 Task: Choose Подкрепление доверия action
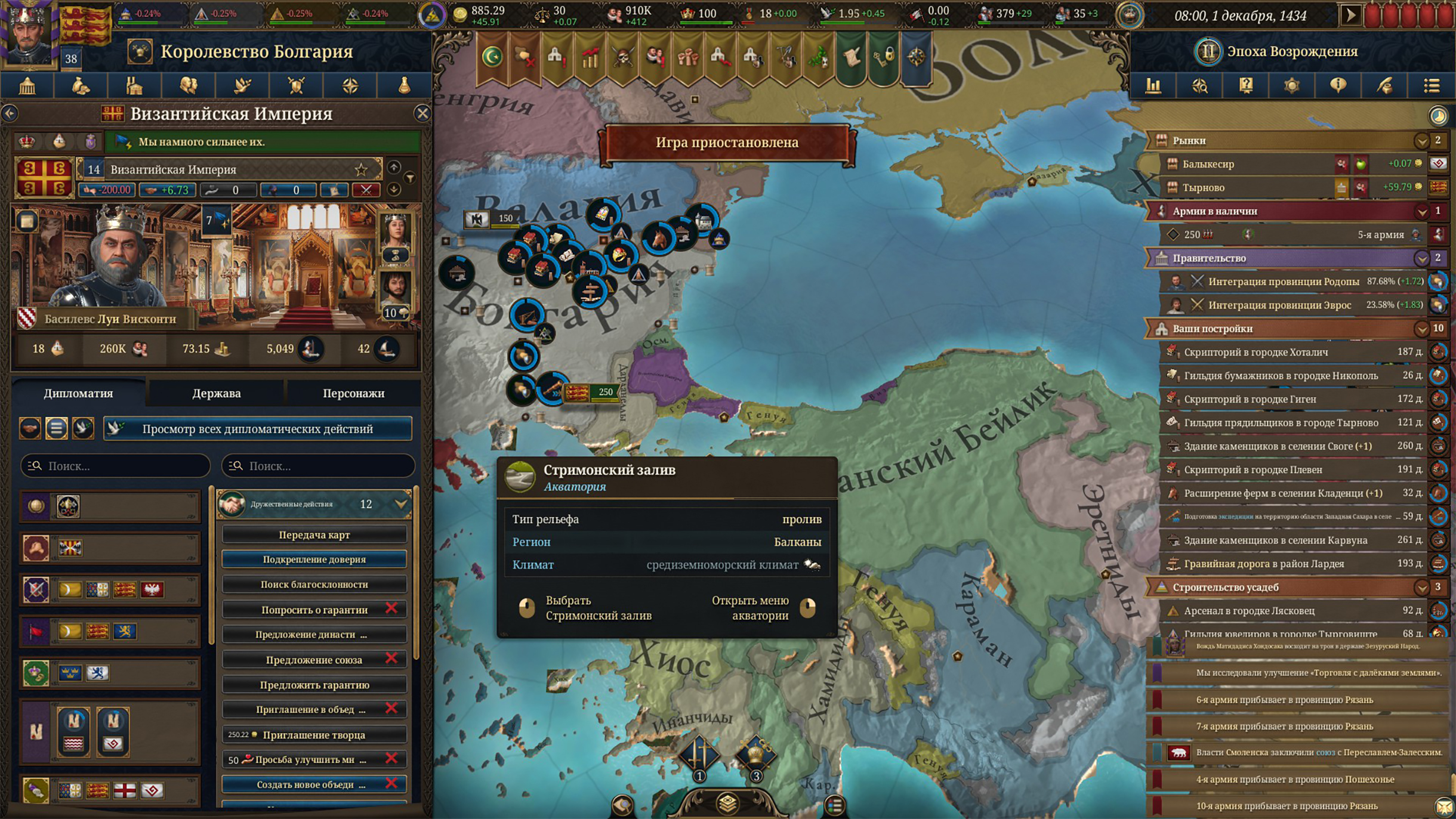point(314,560)
